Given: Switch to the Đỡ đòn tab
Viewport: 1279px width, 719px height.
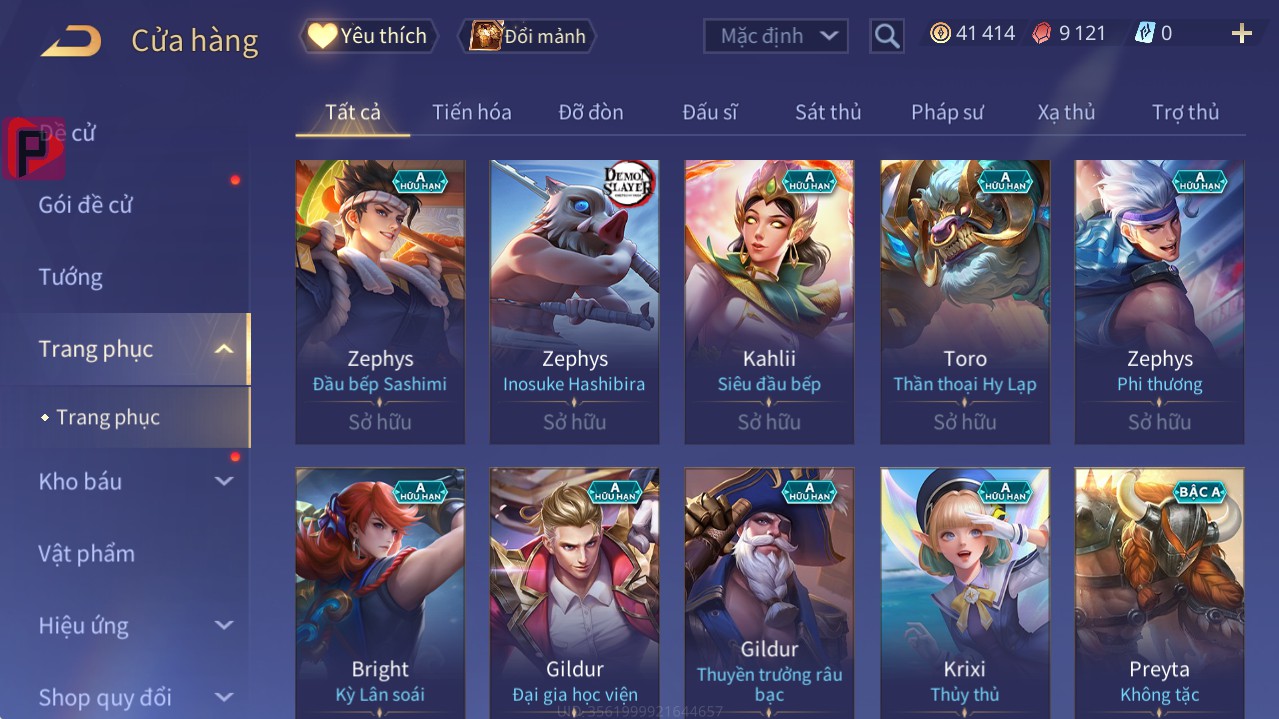Looking at the screenshot, I should [x=591, y=112].
